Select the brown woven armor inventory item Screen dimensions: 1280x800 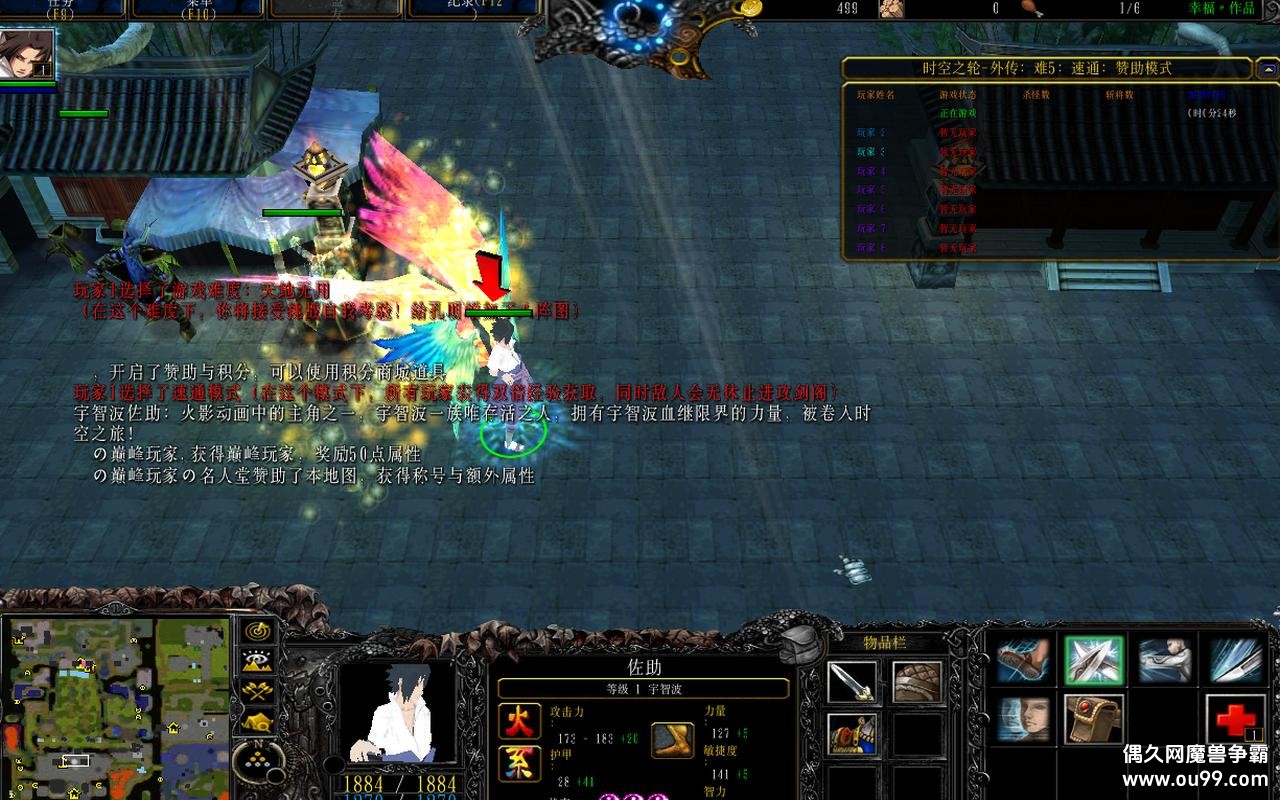click(x=917, y=682)
